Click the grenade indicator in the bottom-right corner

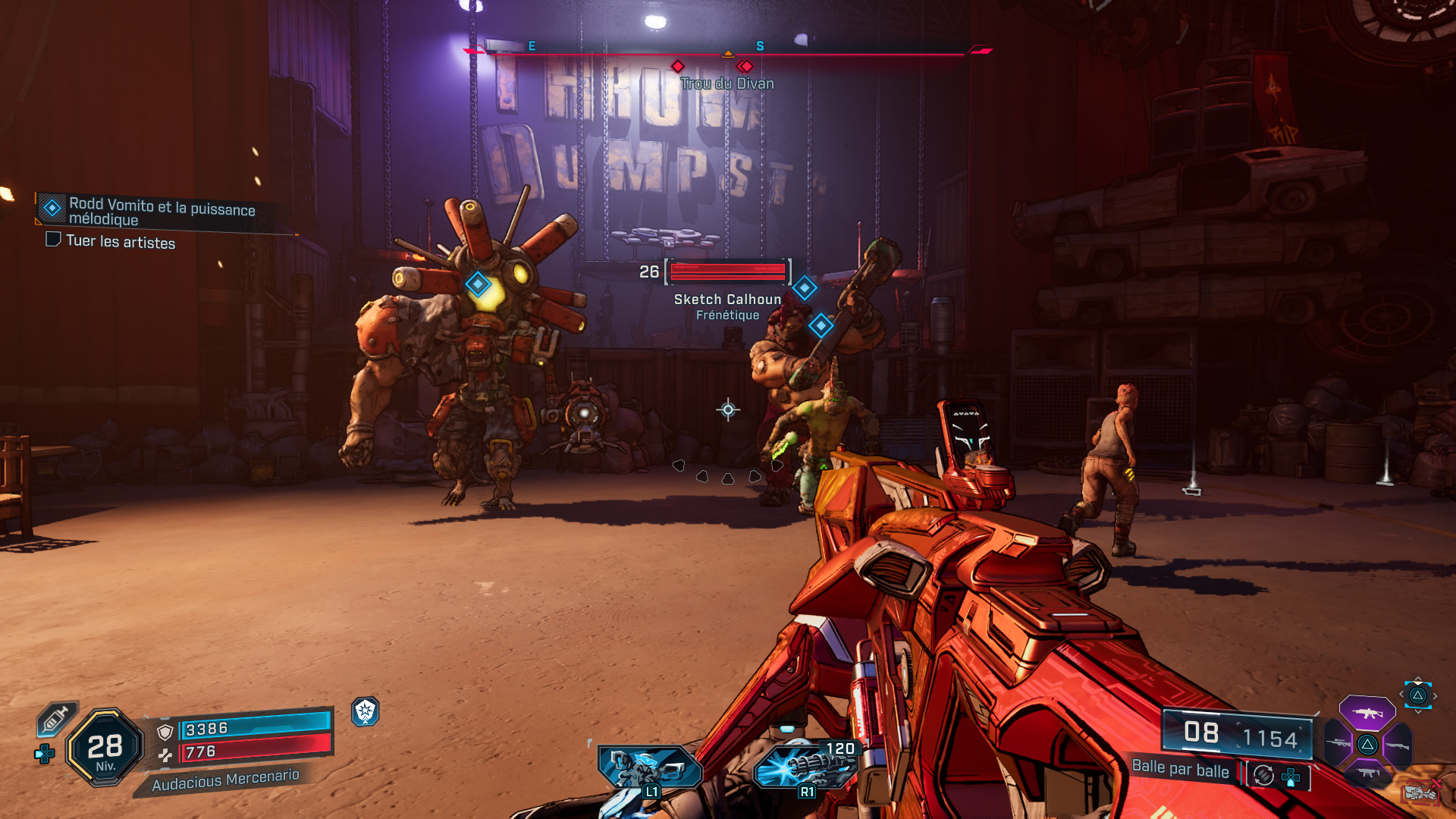pyautogui.click(x=1422, y=792)
